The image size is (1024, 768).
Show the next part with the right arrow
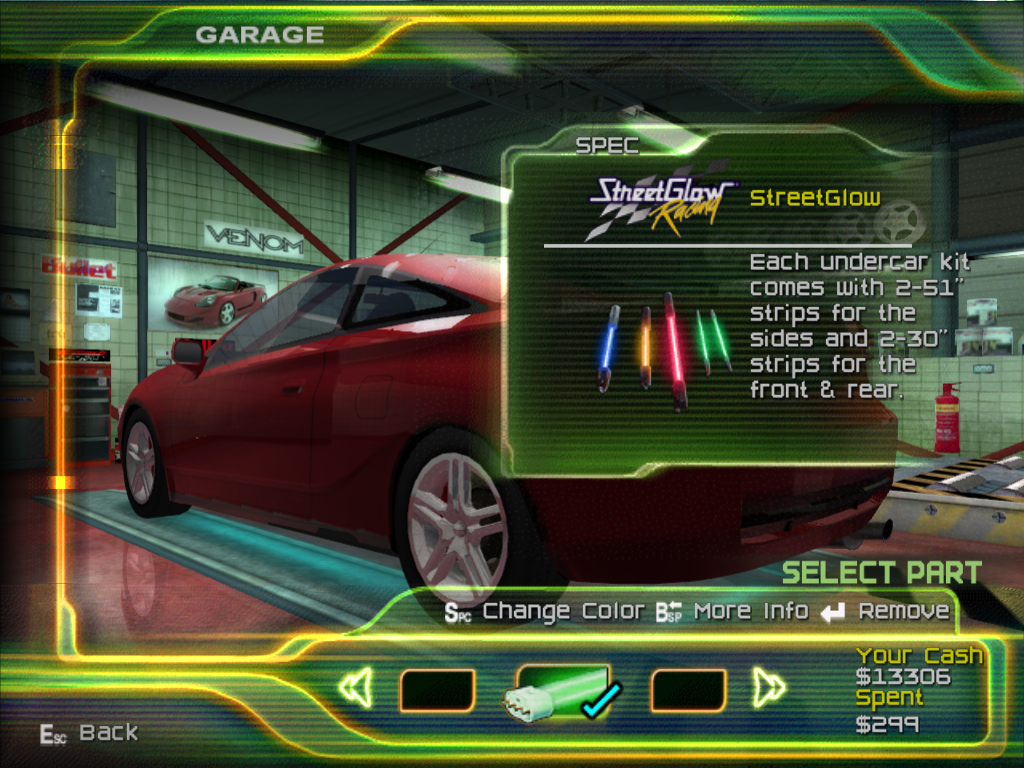(x=768, y=688)
